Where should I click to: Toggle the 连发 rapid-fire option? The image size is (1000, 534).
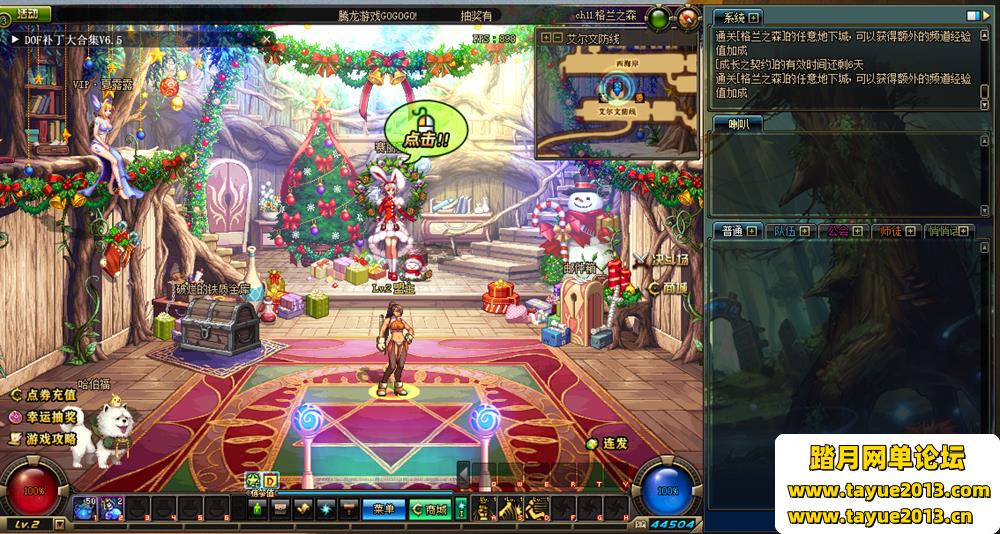tap(608, 443)
